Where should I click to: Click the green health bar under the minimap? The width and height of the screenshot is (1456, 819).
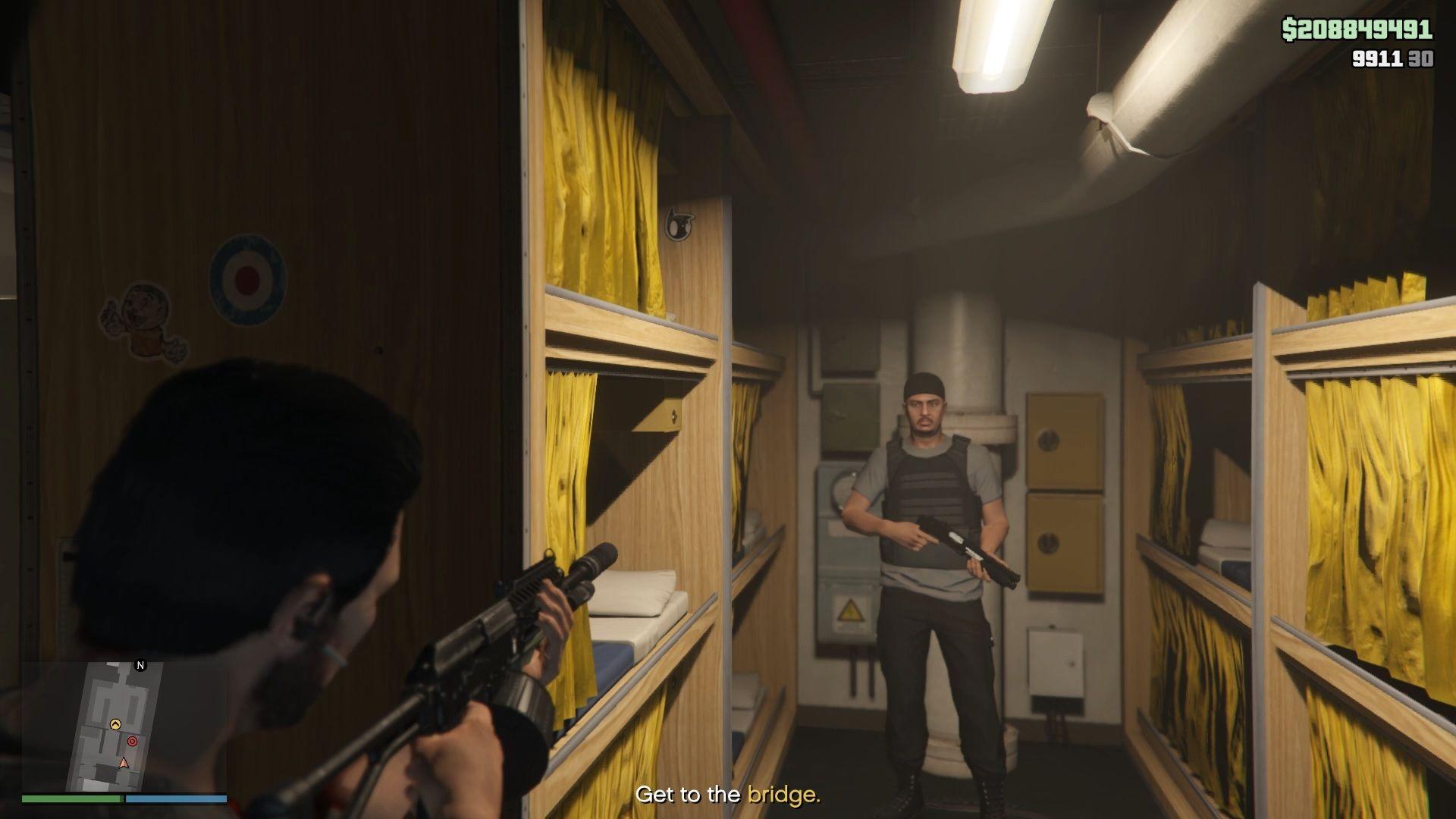(72, 799)
